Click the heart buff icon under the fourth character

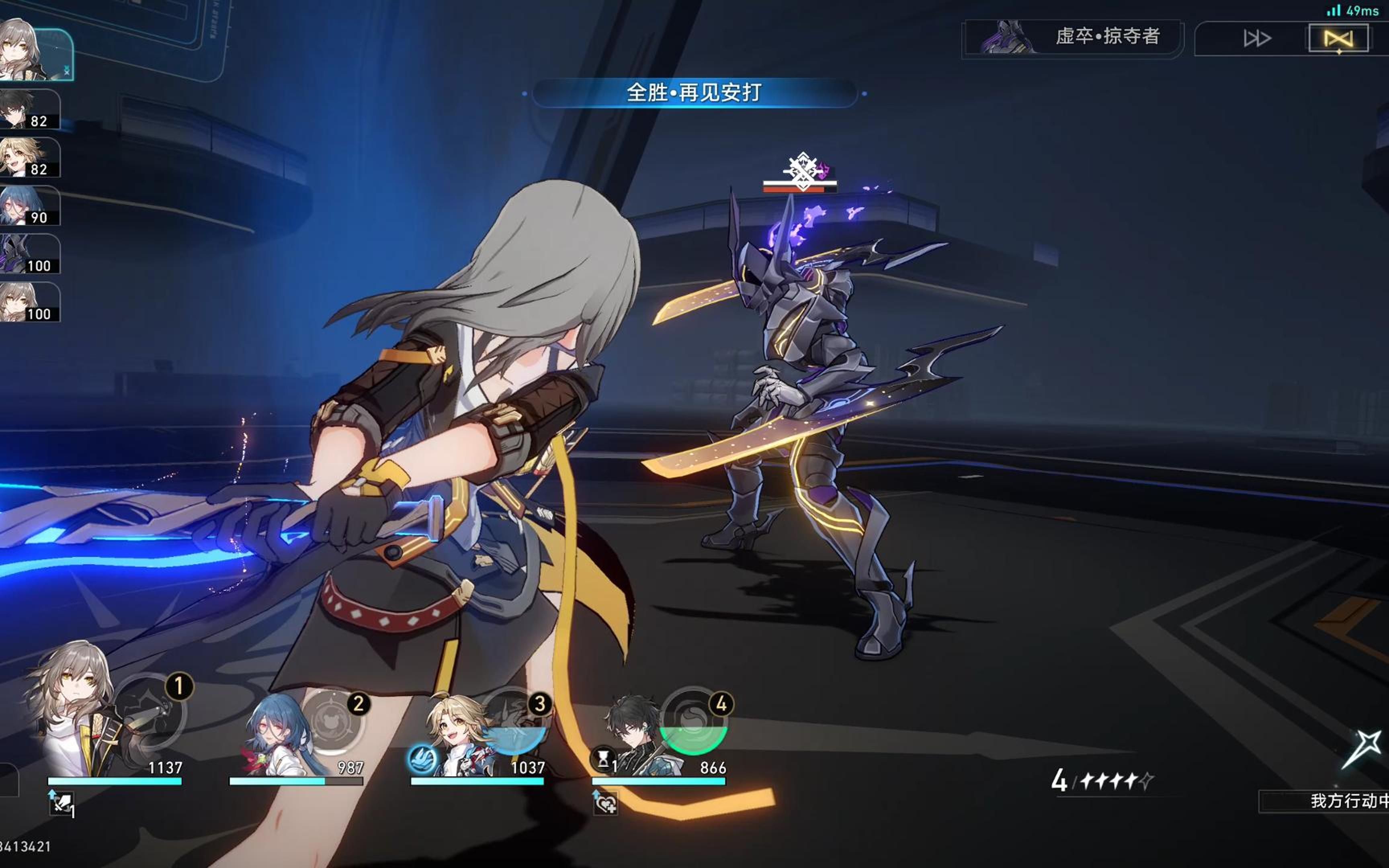click(x=605, y=802)
